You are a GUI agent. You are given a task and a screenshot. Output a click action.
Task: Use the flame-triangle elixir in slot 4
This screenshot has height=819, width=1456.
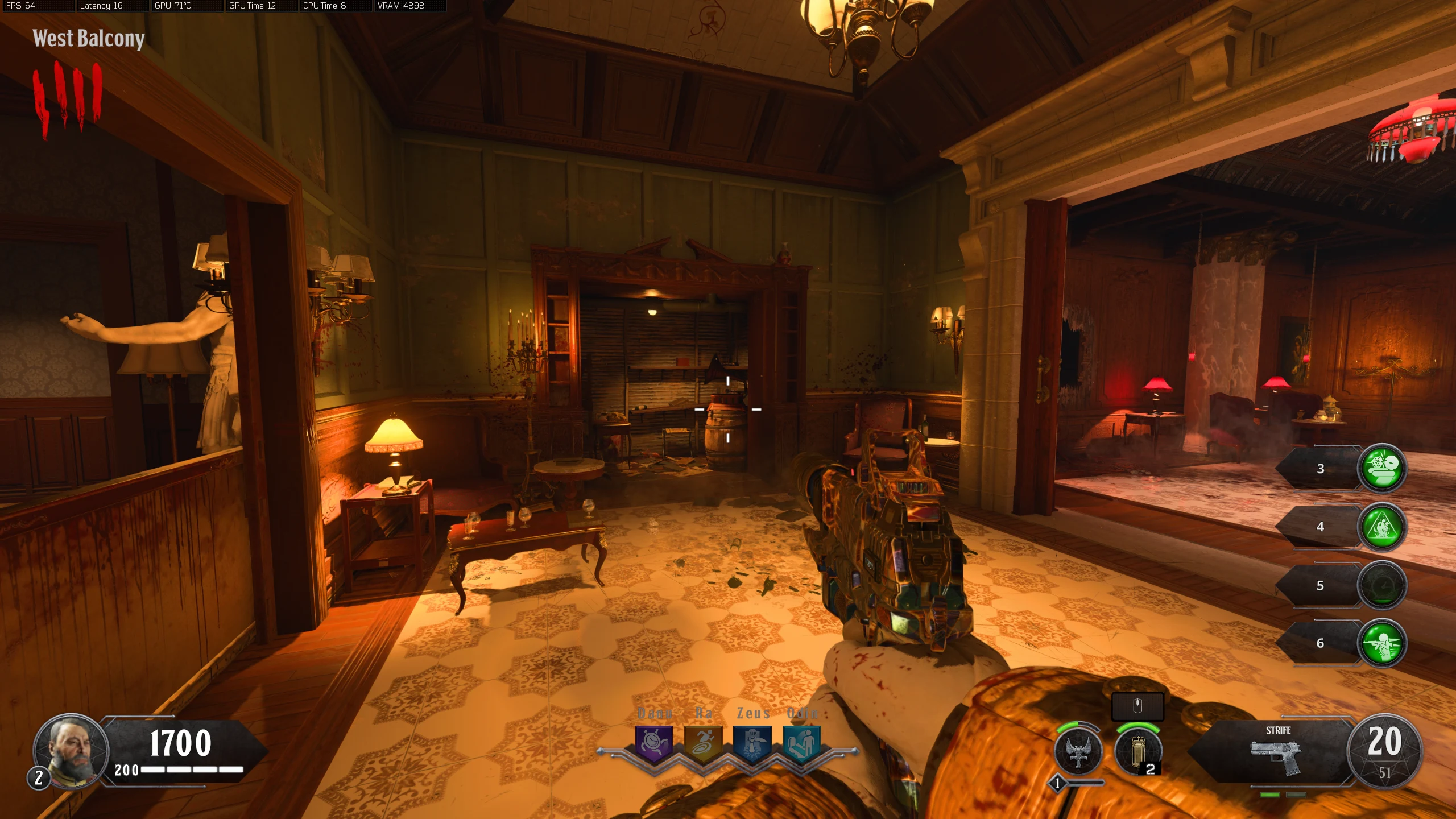[x=1382, y=527]
